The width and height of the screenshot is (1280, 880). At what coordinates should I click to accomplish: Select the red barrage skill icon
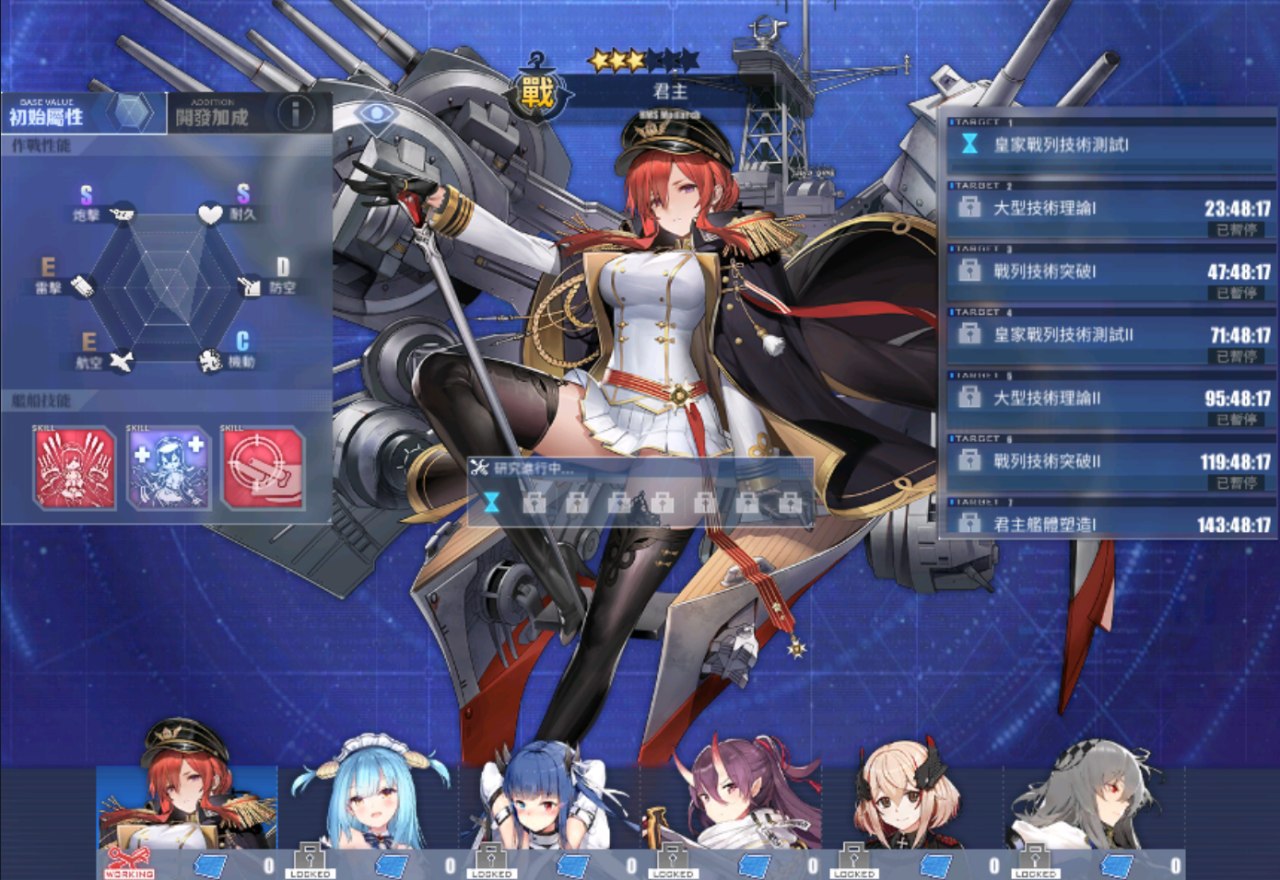(x=74, y=468)
